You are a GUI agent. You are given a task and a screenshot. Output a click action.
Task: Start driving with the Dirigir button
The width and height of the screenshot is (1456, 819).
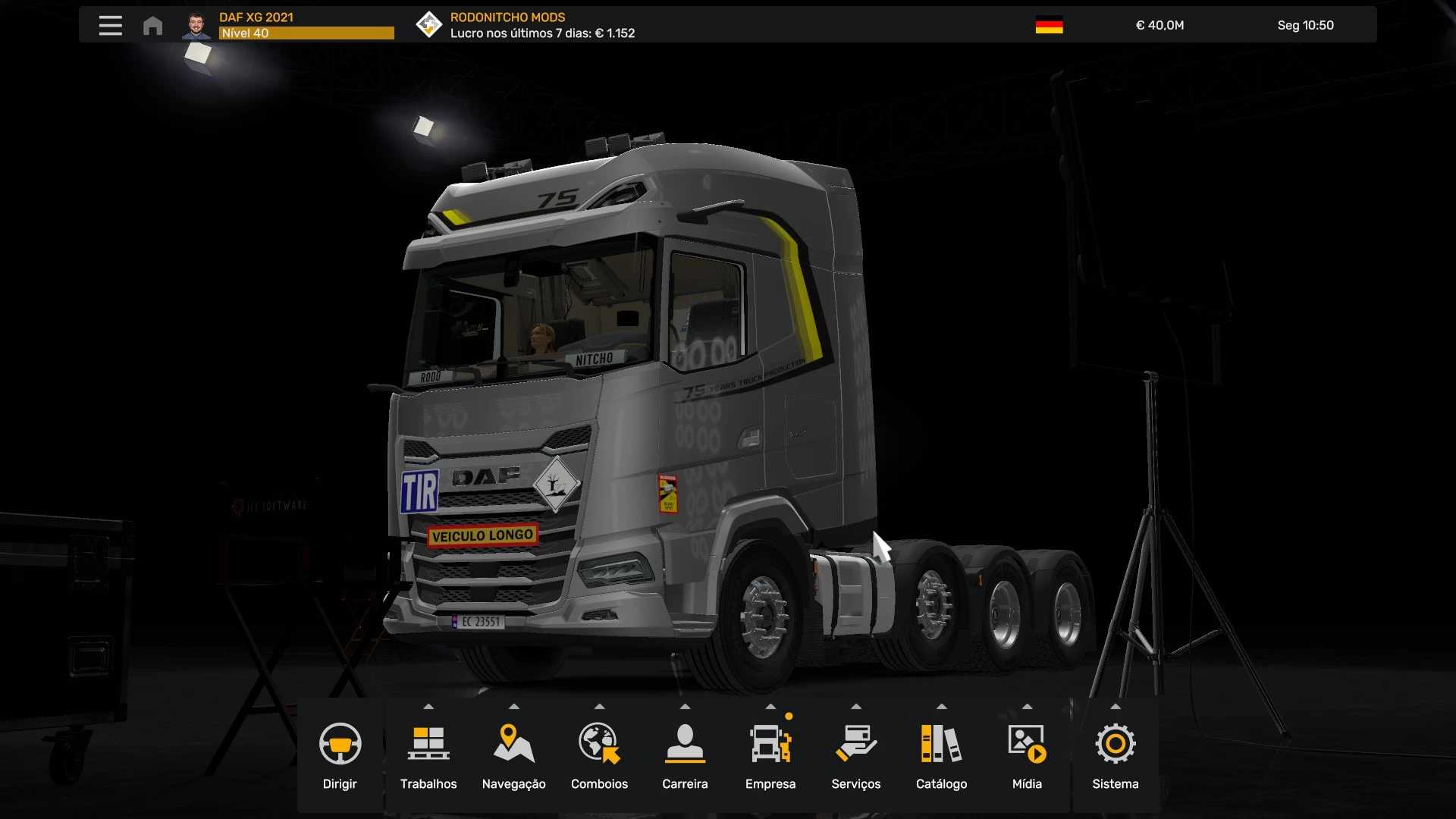340,755
